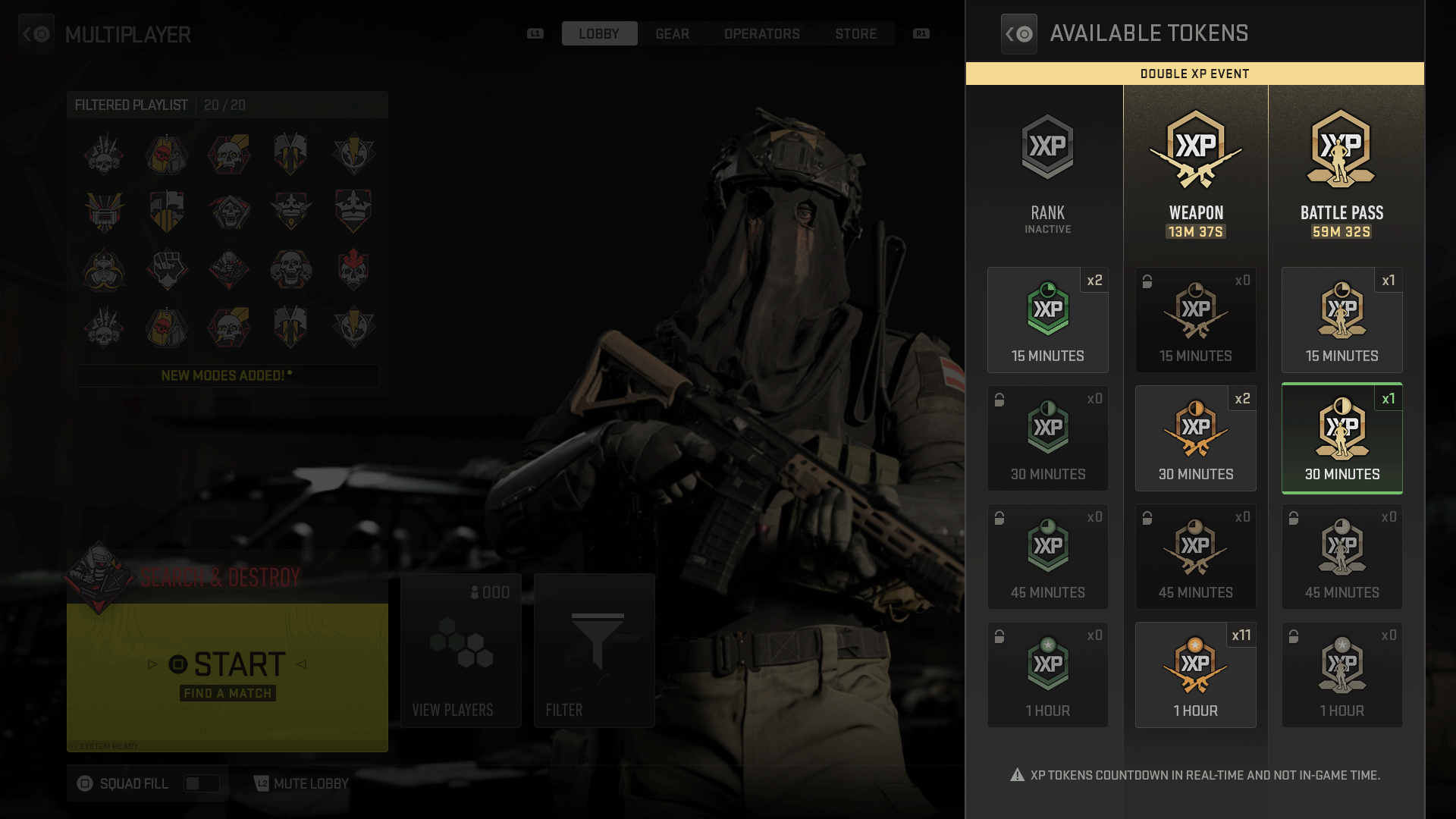Mute the lobby
Image resolution: width=1456 pixels, height=819 pixels.
click(x=302, y=783)
